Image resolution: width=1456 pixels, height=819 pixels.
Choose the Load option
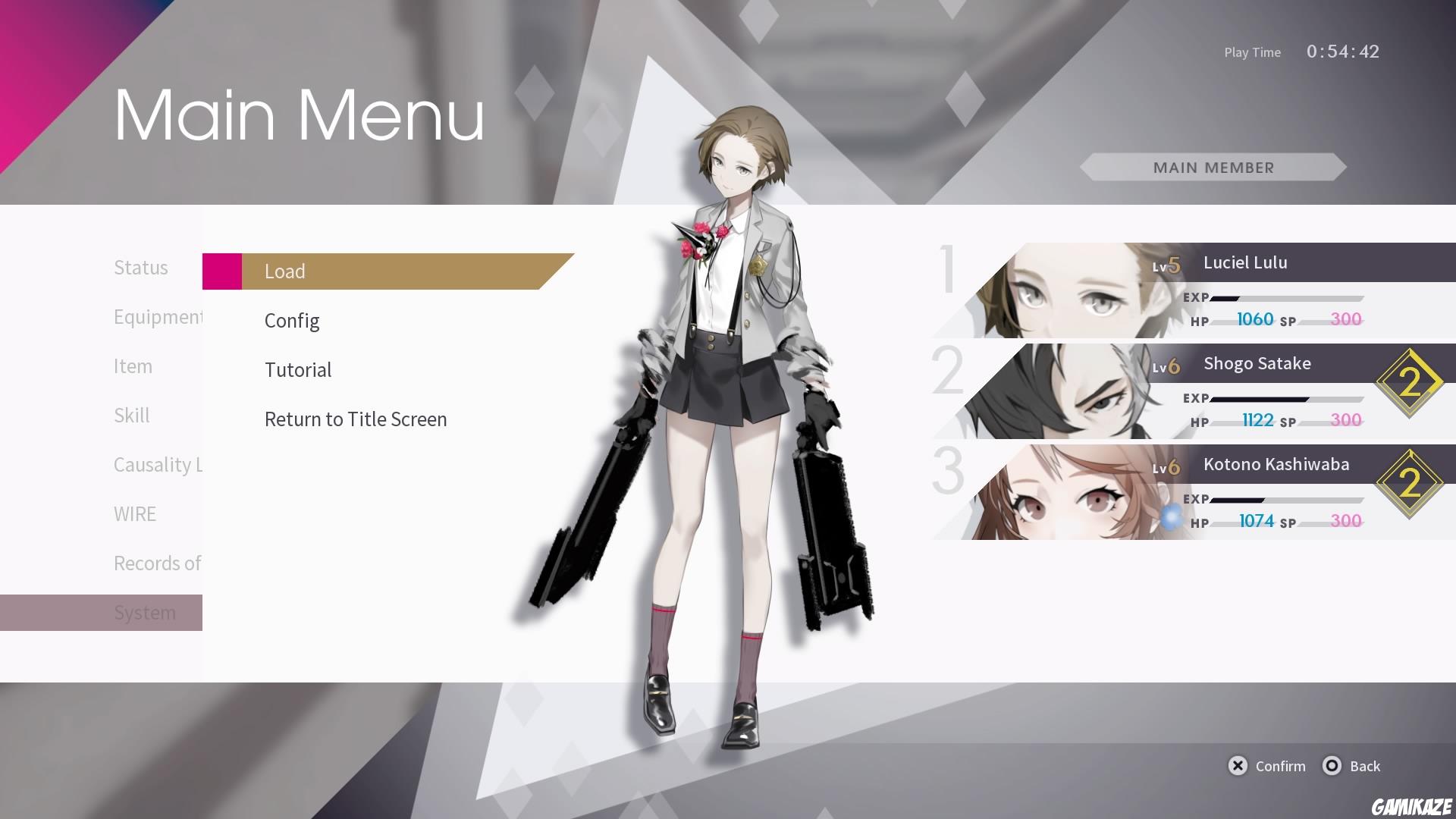[285, 271]
